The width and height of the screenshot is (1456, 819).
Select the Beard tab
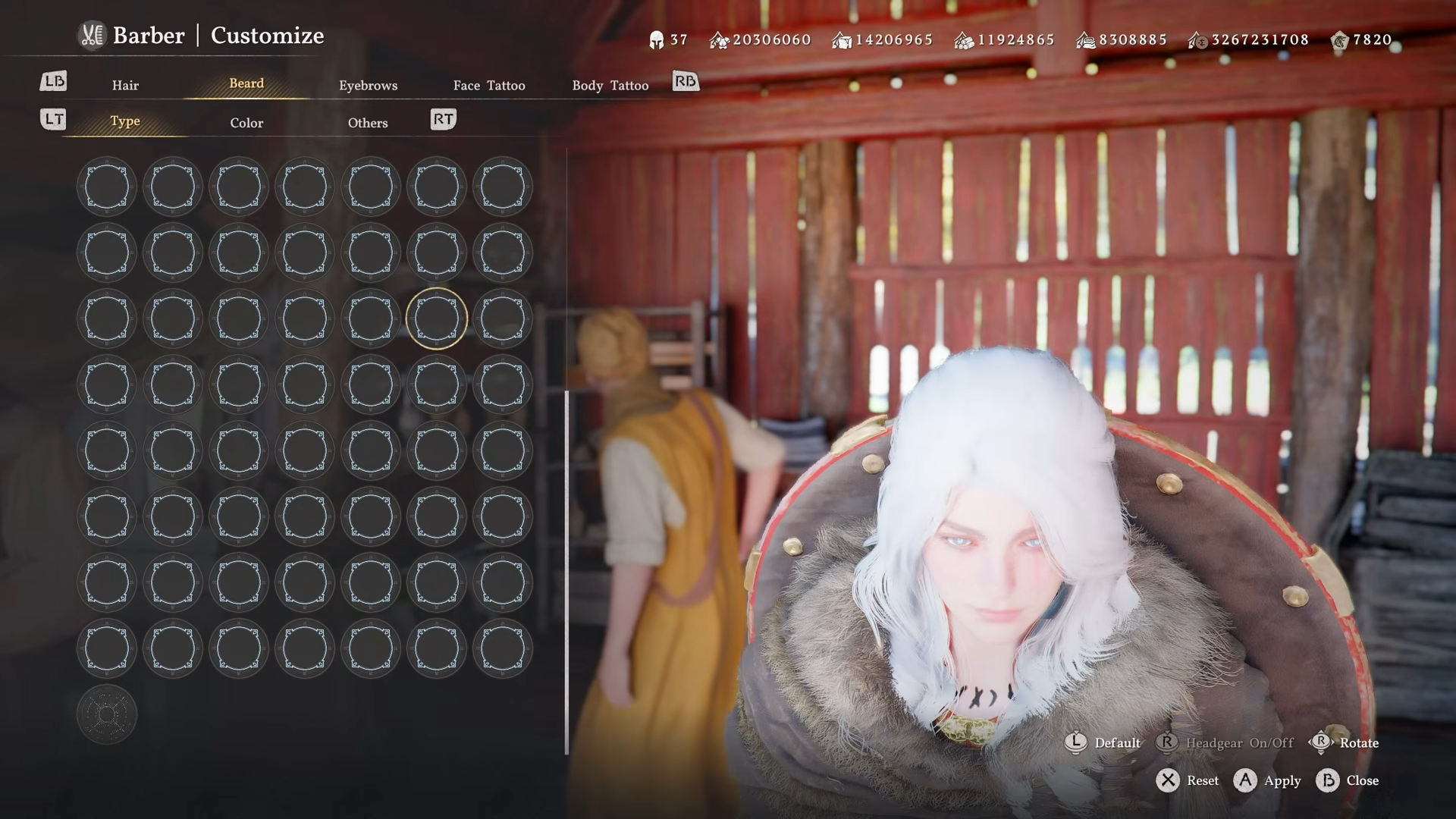point(246,83)
